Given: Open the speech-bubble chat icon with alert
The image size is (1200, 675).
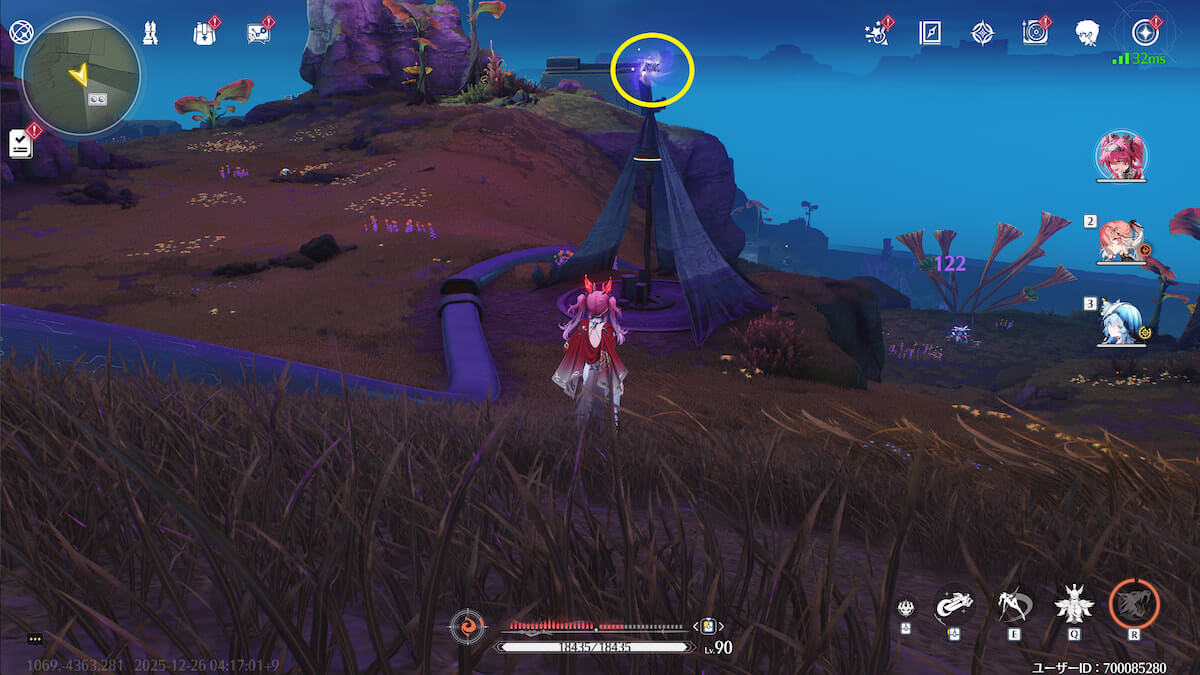Looking at the screenshot, I should (258, 32).
